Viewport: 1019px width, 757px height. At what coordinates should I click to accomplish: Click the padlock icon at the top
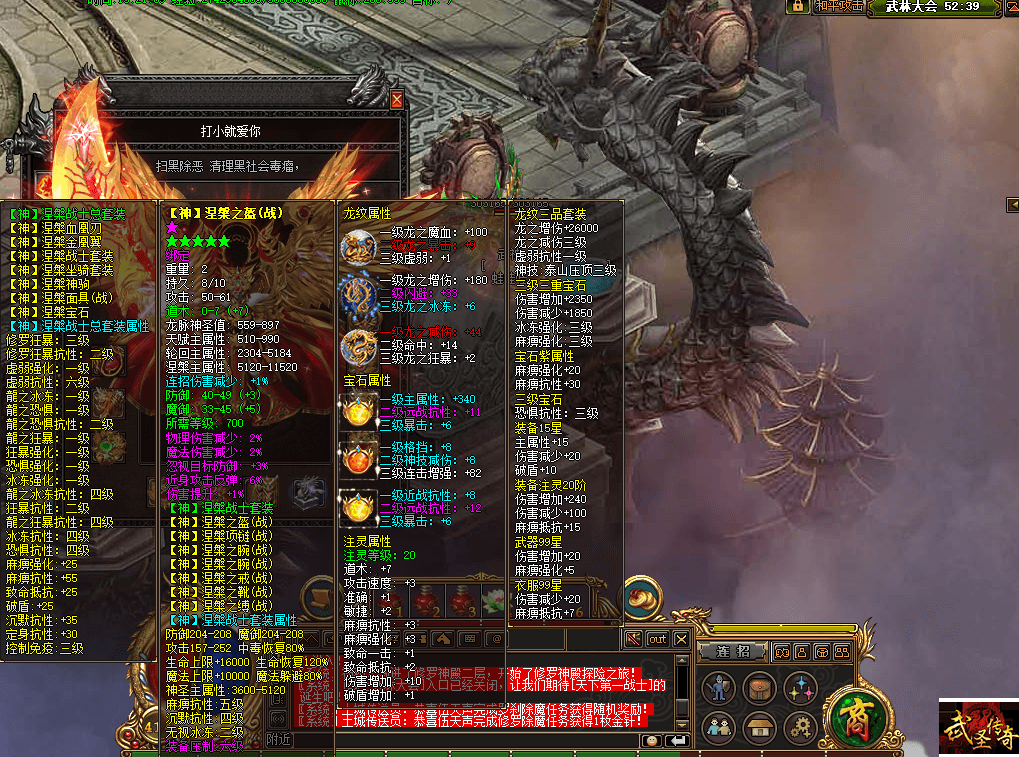click(x=798, y=7)
